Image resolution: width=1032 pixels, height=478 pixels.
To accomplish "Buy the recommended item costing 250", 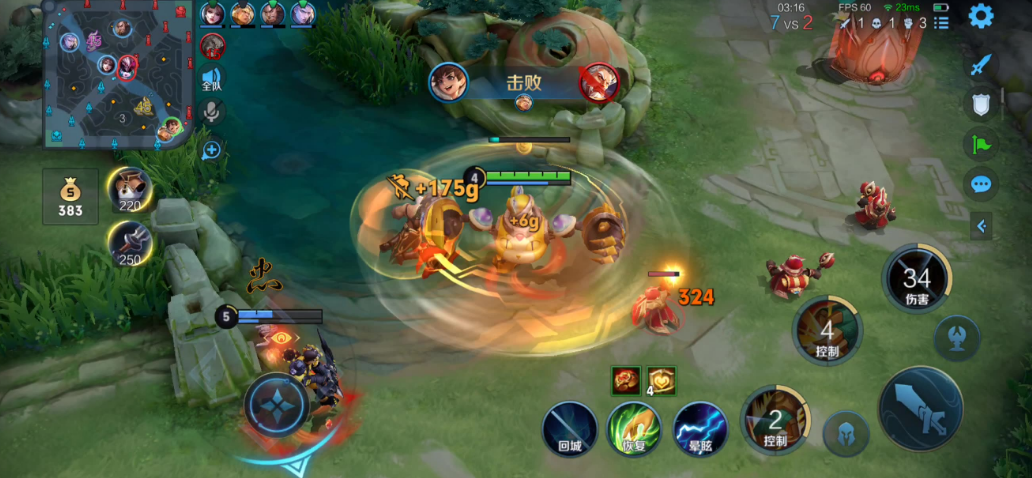I will pyautogui.click(x=130, y=242).
